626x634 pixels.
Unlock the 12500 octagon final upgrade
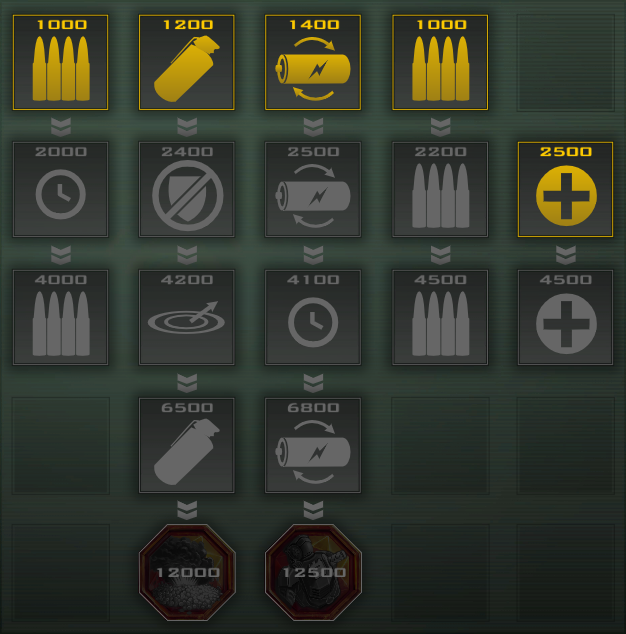click(x=313, y=572)
